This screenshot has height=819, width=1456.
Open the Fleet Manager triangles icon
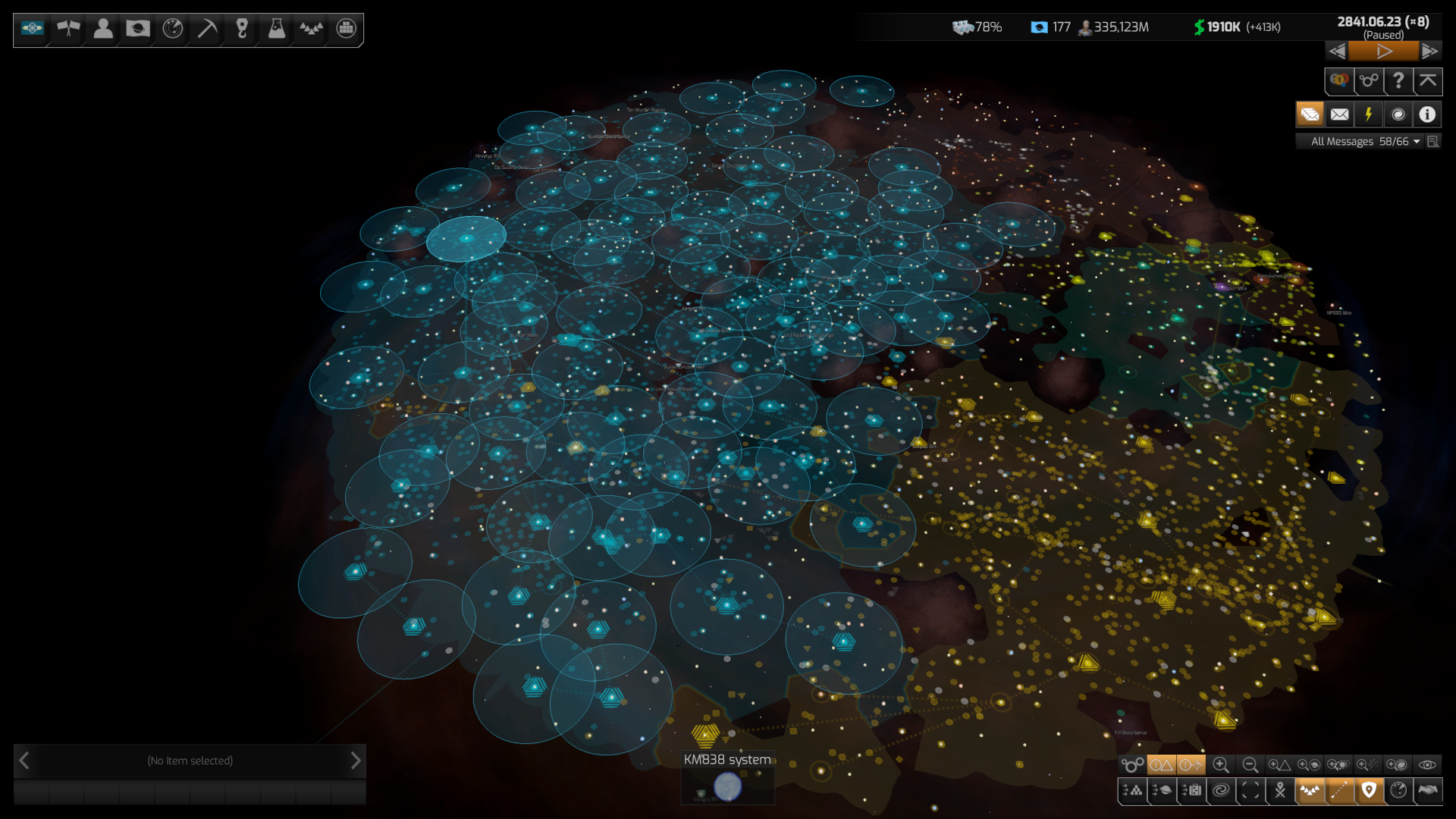tap(311, 30)
